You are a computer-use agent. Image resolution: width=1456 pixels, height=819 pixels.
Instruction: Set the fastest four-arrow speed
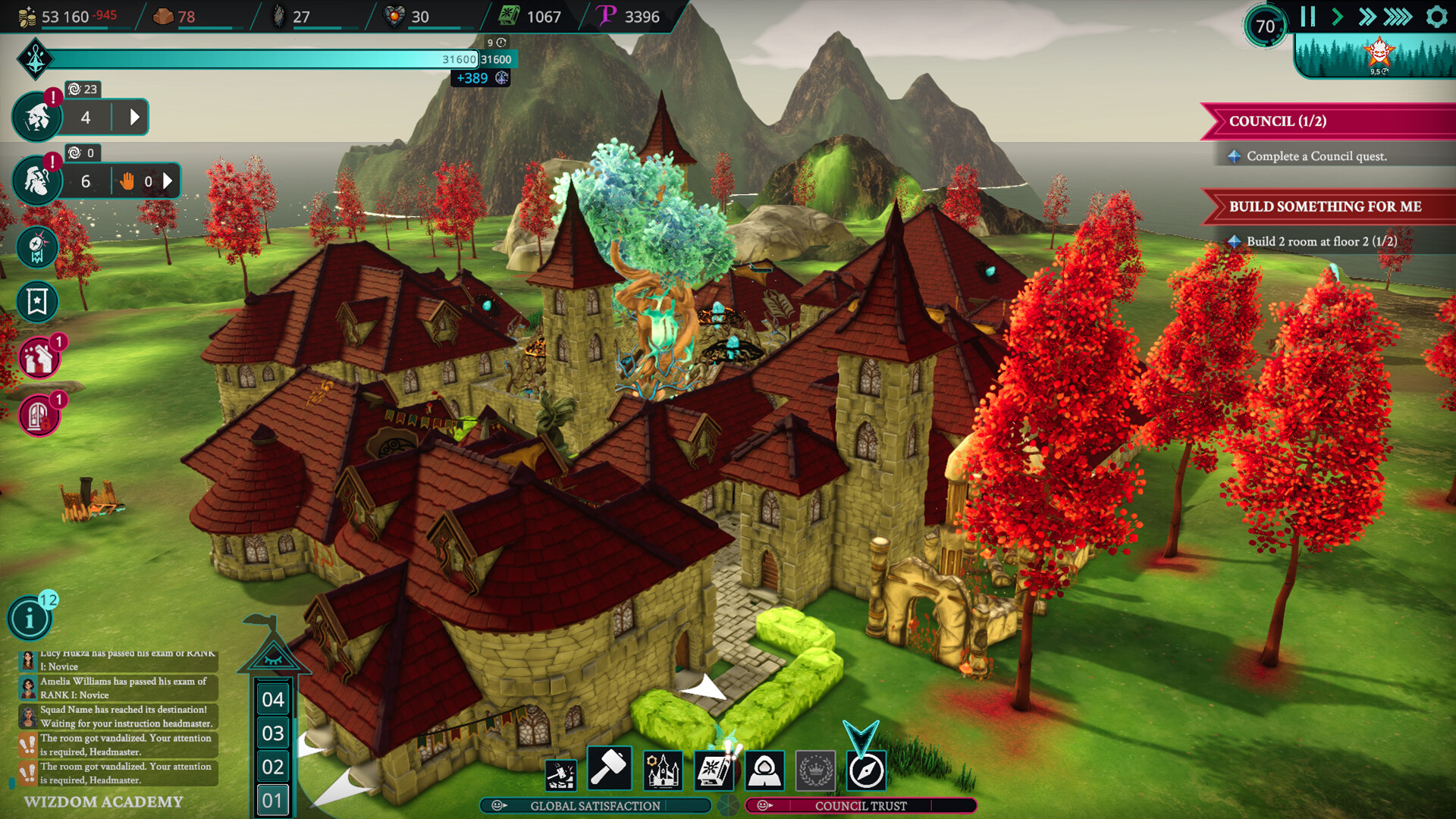[x=1398, y=17]
